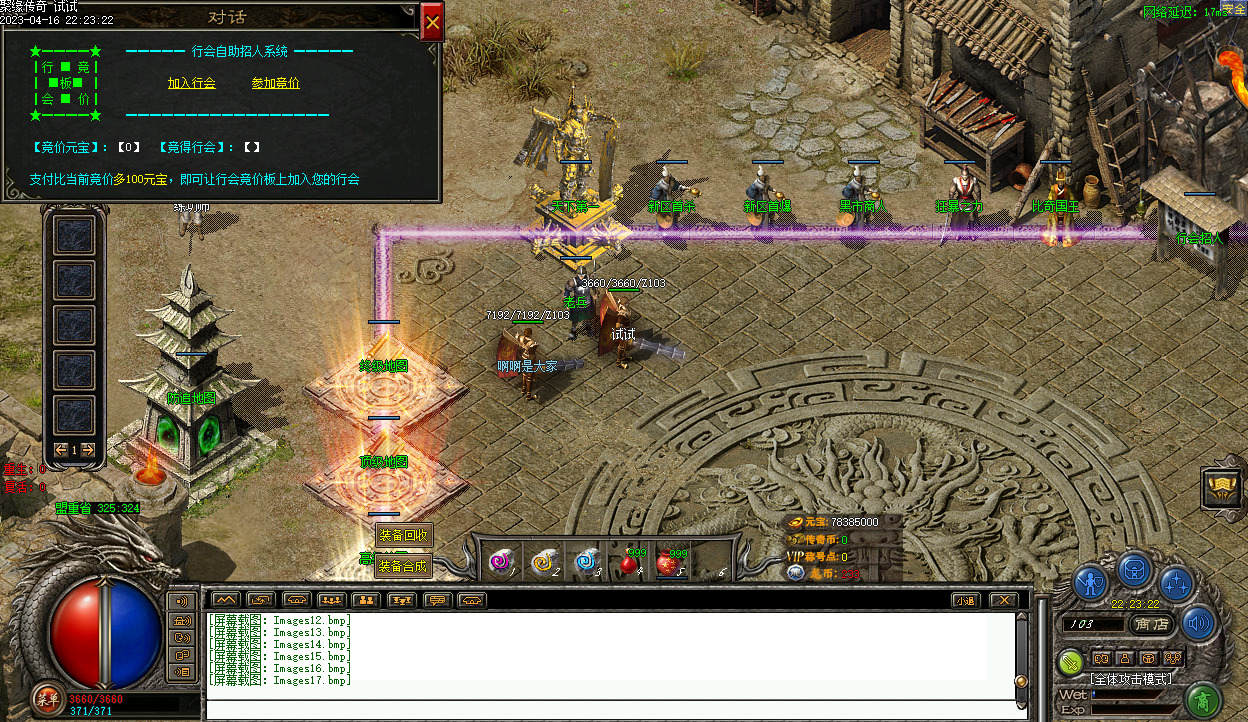
Task: Use the small red potion in slot 4
Action: tap(630, 563)
